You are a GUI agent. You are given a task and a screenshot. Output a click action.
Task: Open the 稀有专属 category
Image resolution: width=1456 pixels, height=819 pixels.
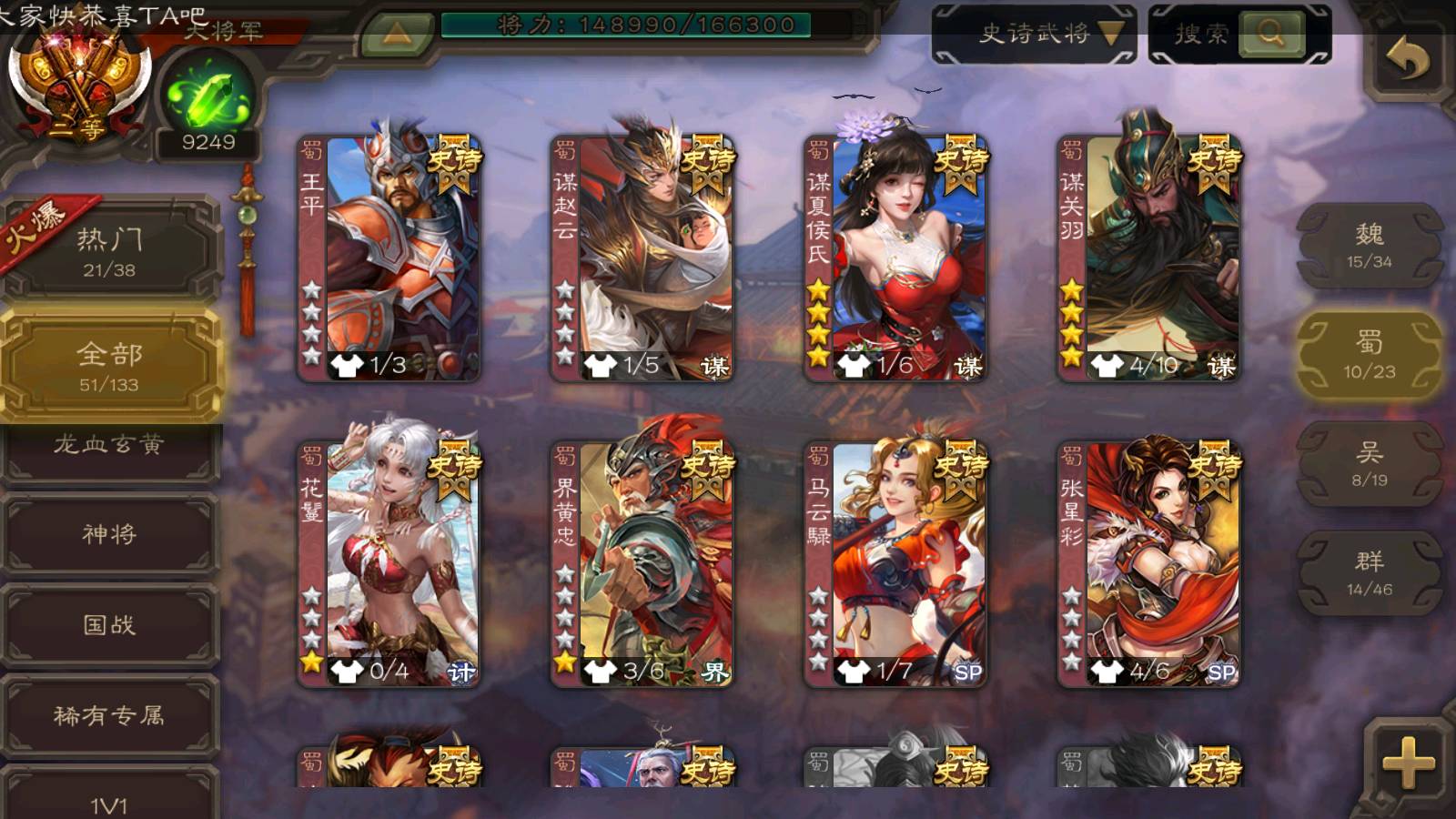pyautogui.click(x=109, y=716)
